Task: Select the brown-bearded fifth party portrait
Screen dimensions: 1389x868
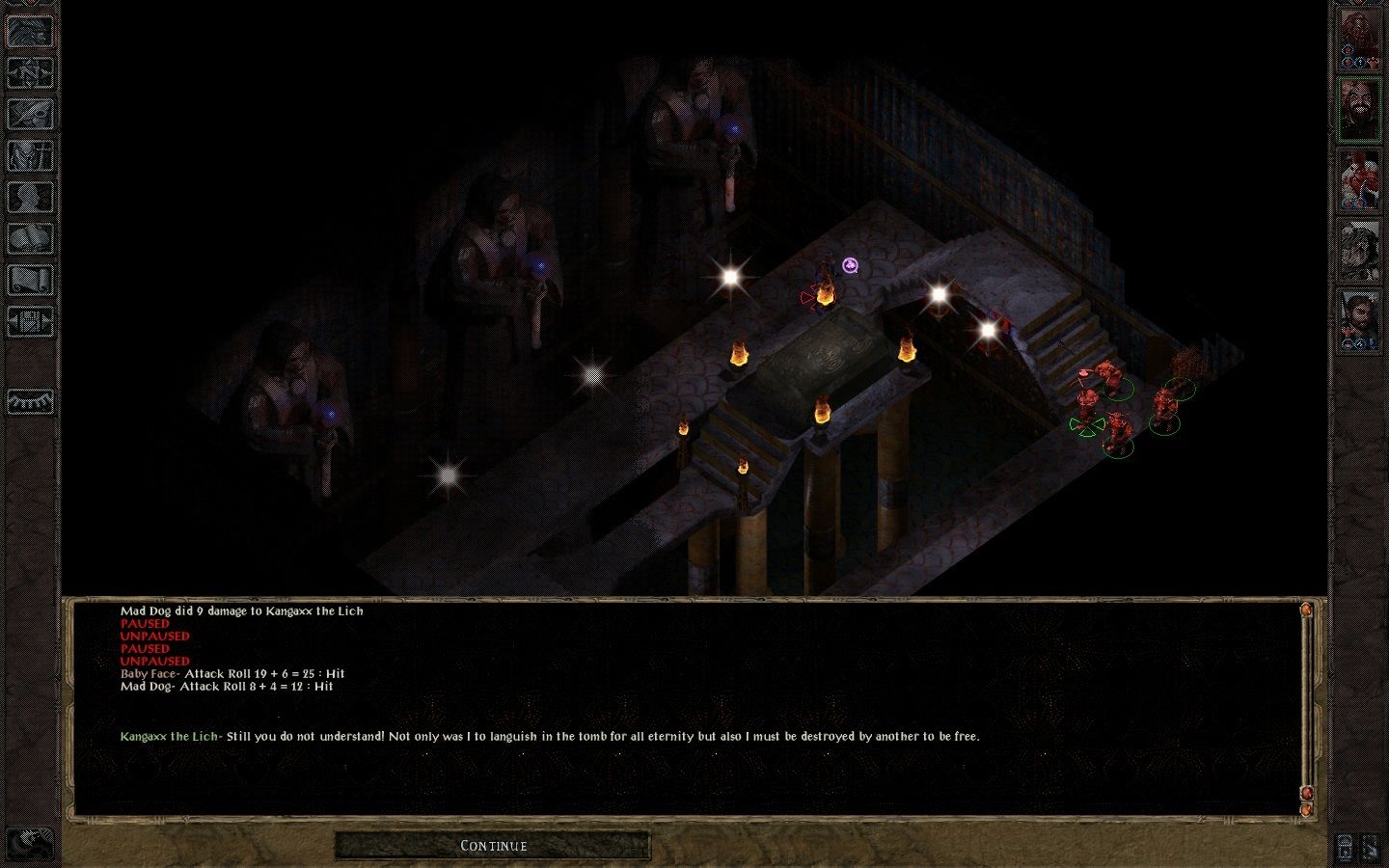Action: [x=1359, y=319]
